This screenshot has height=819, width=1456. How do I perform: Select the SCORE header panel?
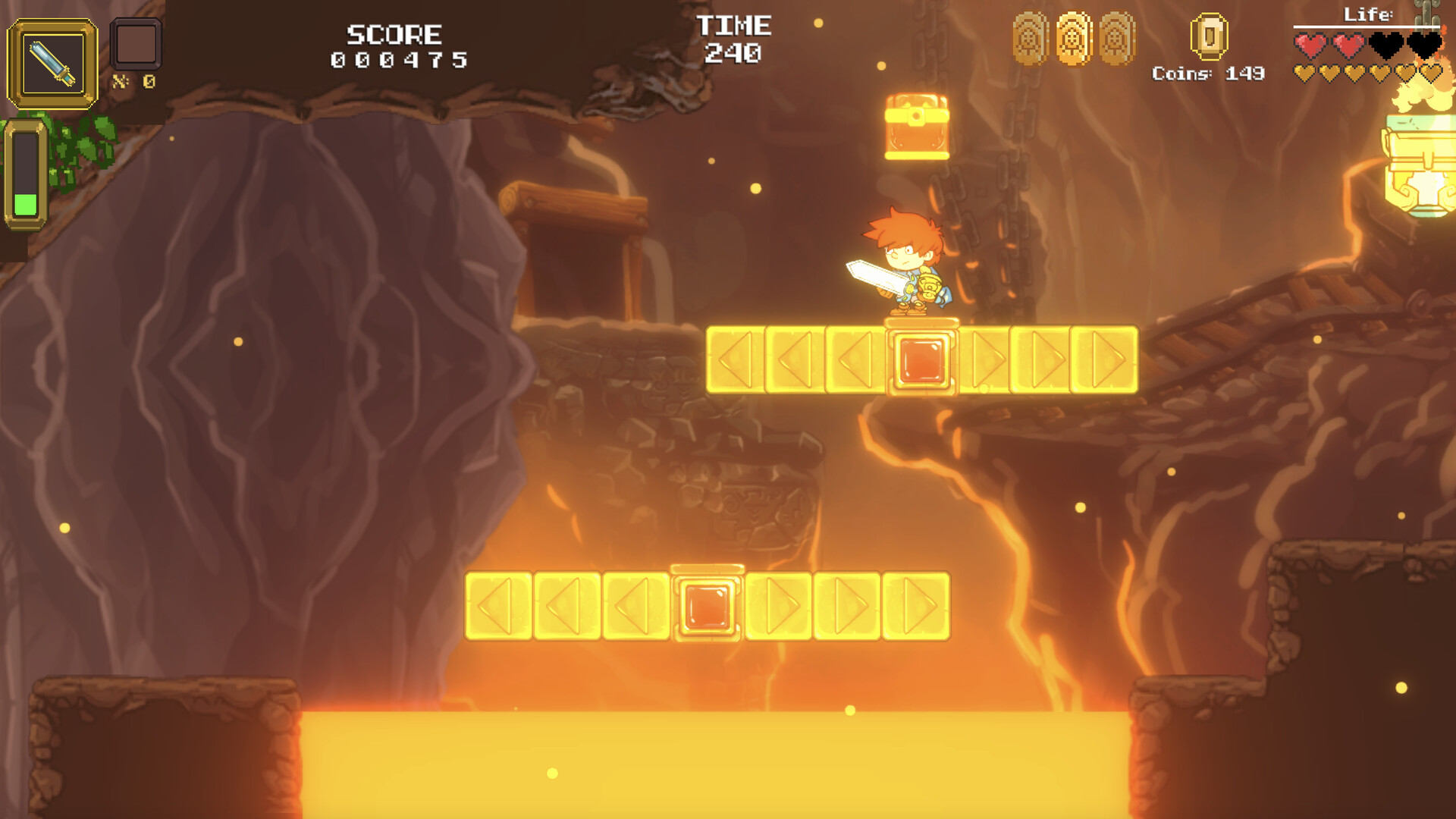[x=394, y=42]
